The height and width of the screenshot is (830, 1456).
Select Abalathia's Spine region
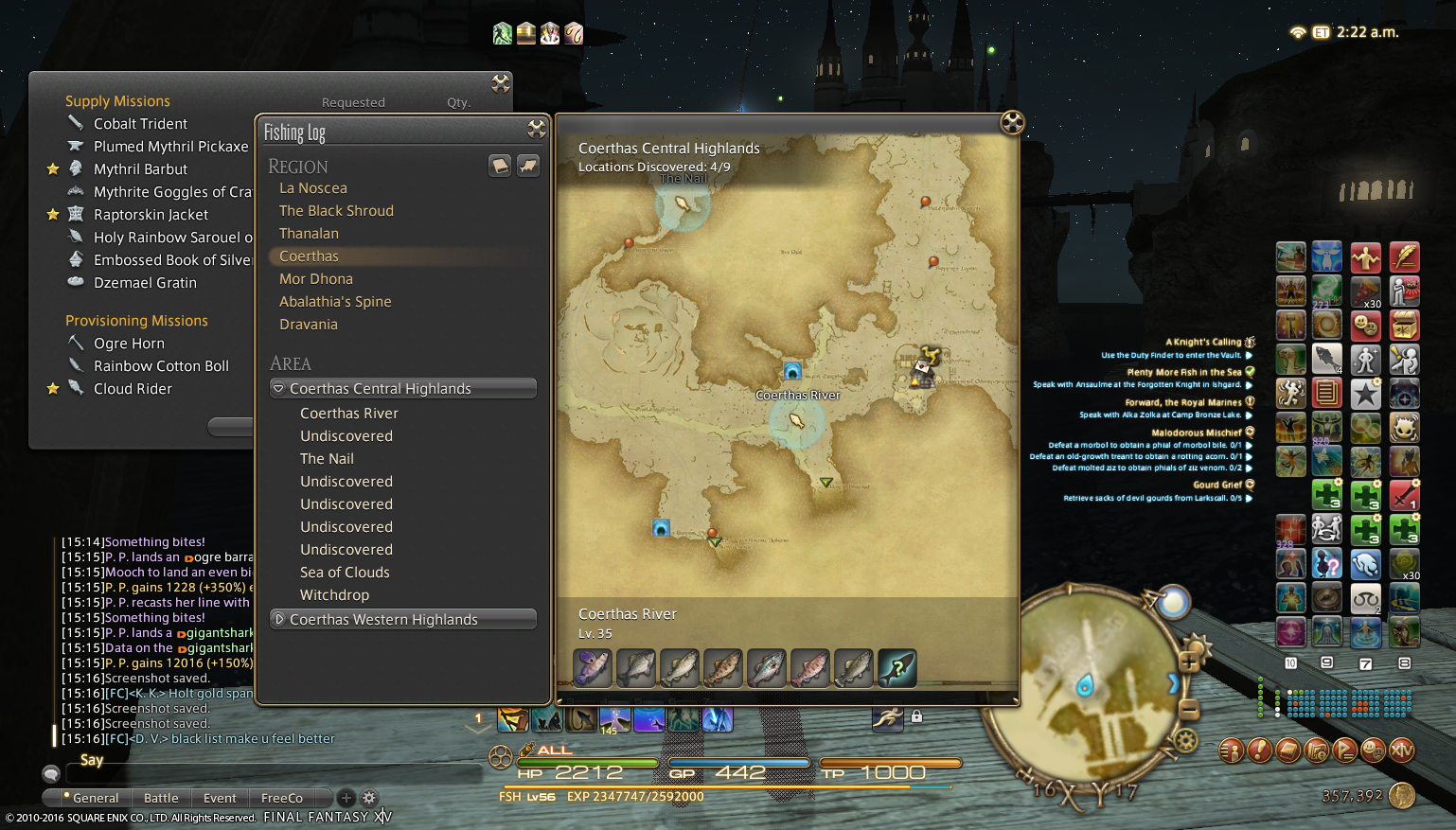(335, 302)
